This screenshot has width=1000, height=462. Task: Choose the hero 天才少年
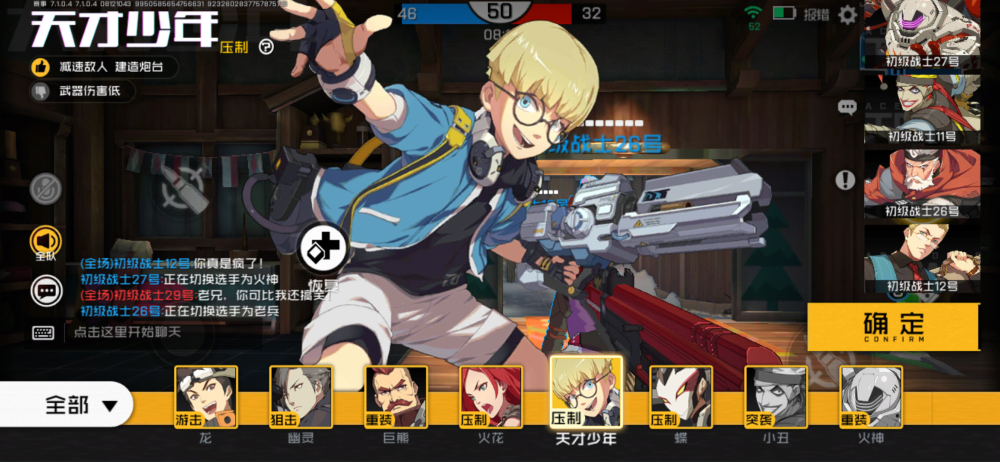click(586, 392)
